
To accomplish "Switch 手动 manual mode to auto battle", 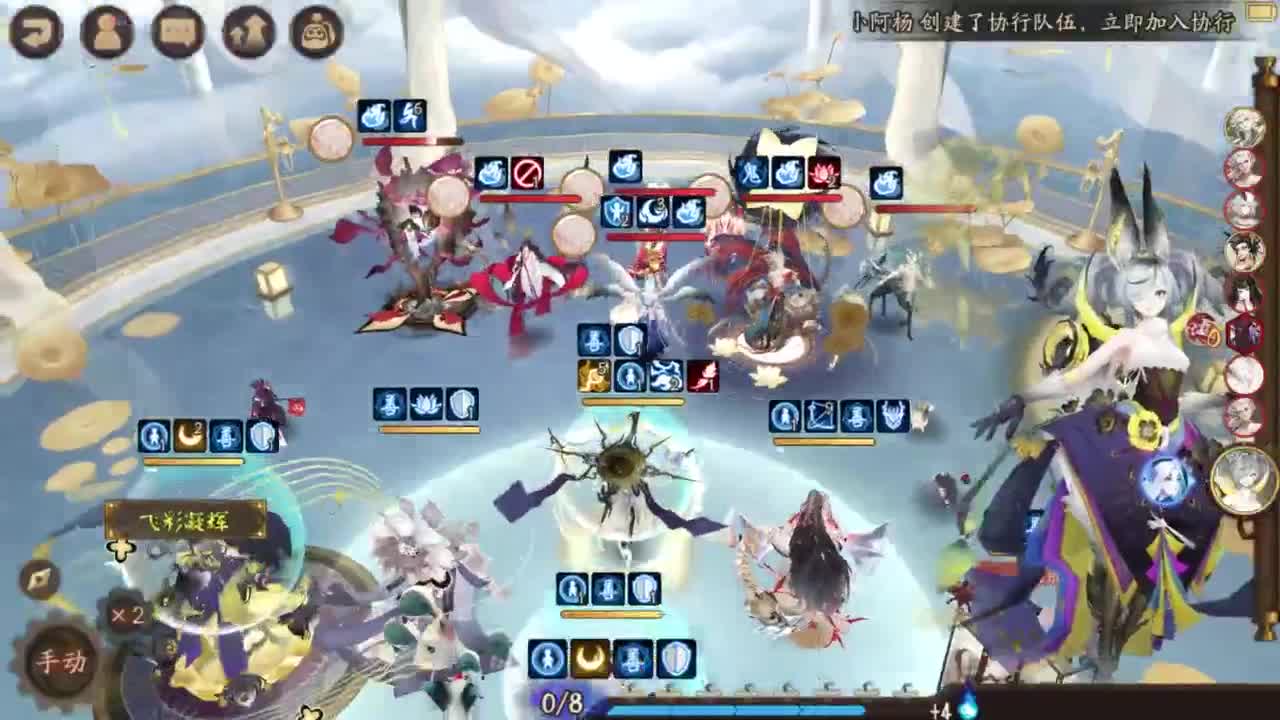I will [x=61, y=659].
